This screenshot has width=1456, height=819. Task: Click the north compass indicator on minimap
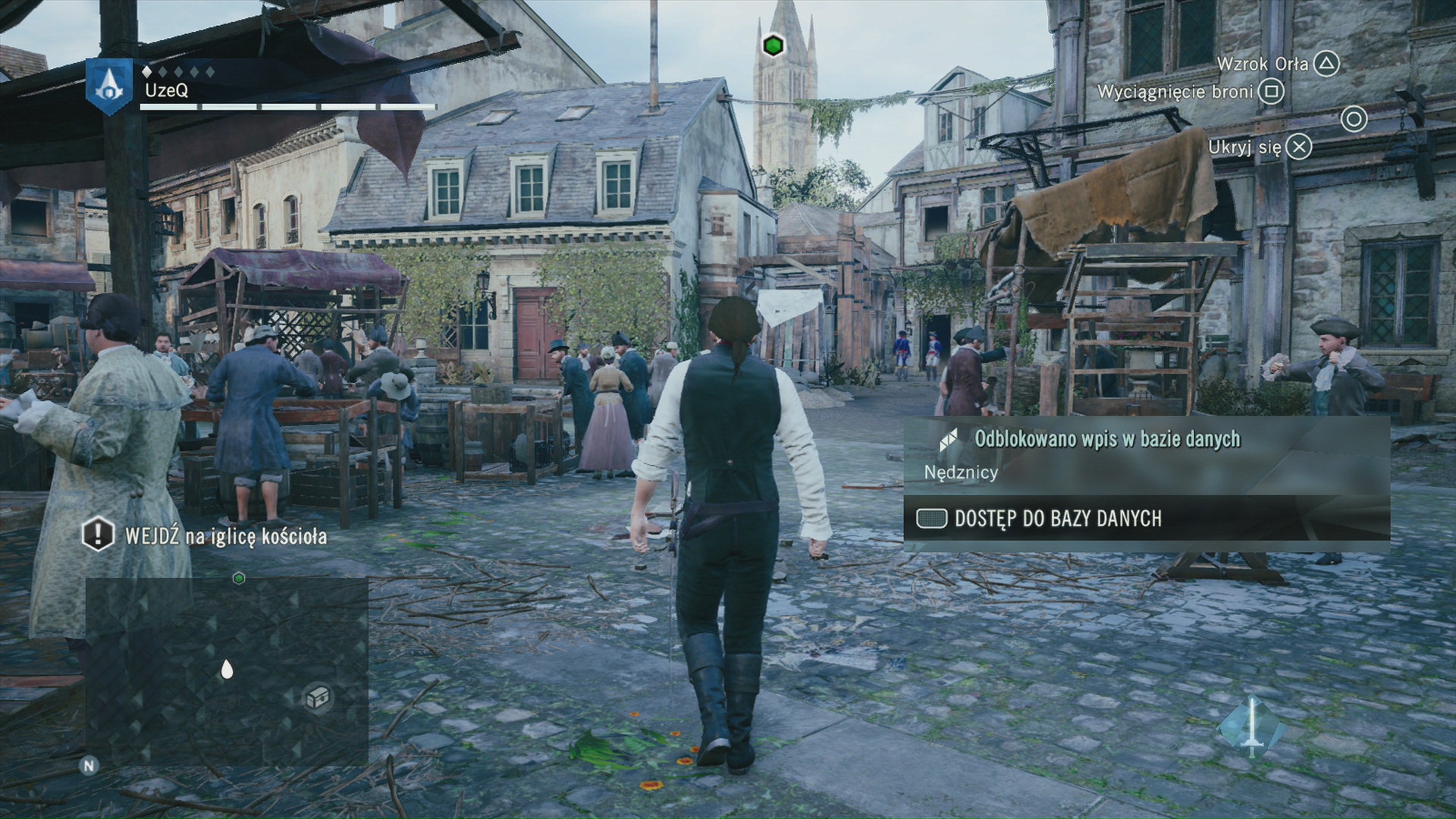click(x=89, y=765)
